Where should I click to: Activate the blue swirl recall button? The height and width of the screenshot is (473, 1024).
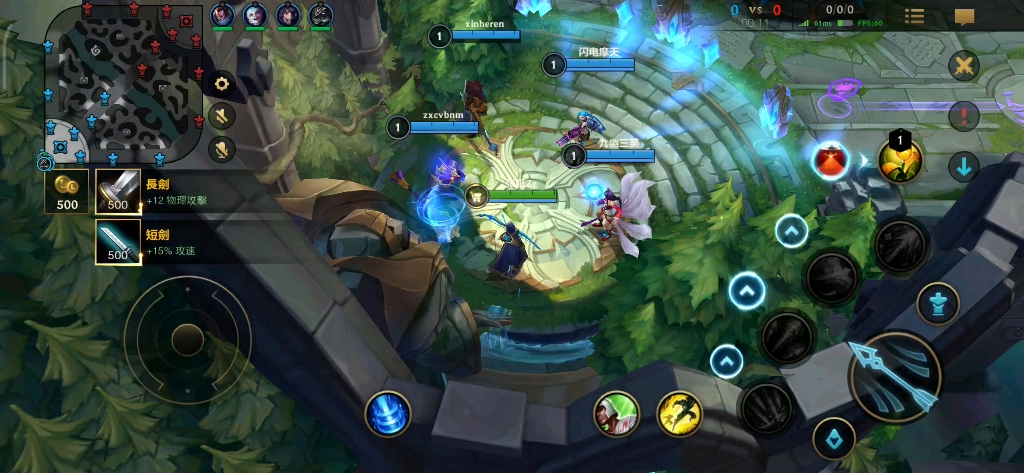(x=387, y=413)
